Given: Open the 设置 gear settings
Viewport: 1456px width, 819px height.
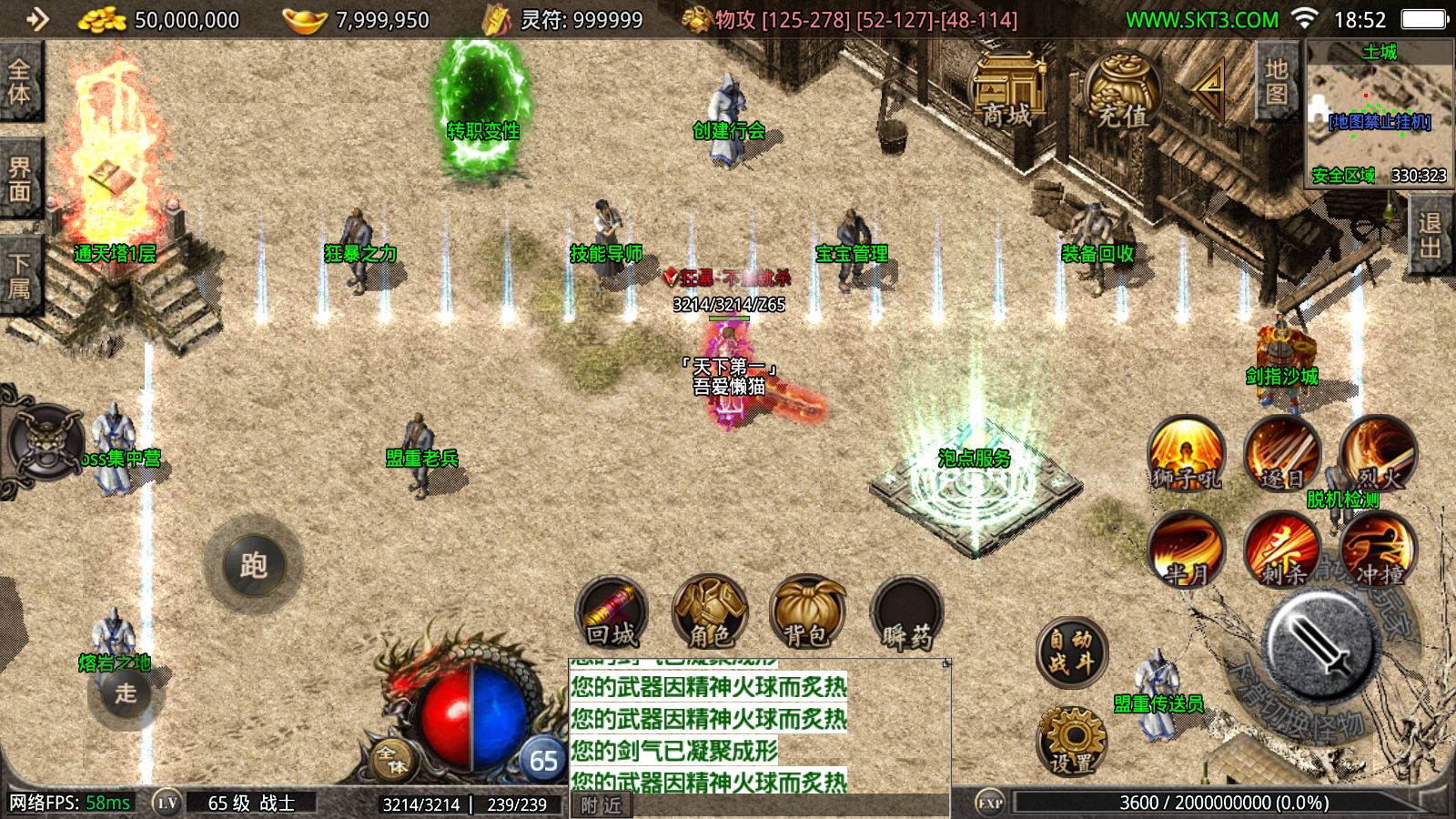Looking at the screenshot, I should [1073, 740].
